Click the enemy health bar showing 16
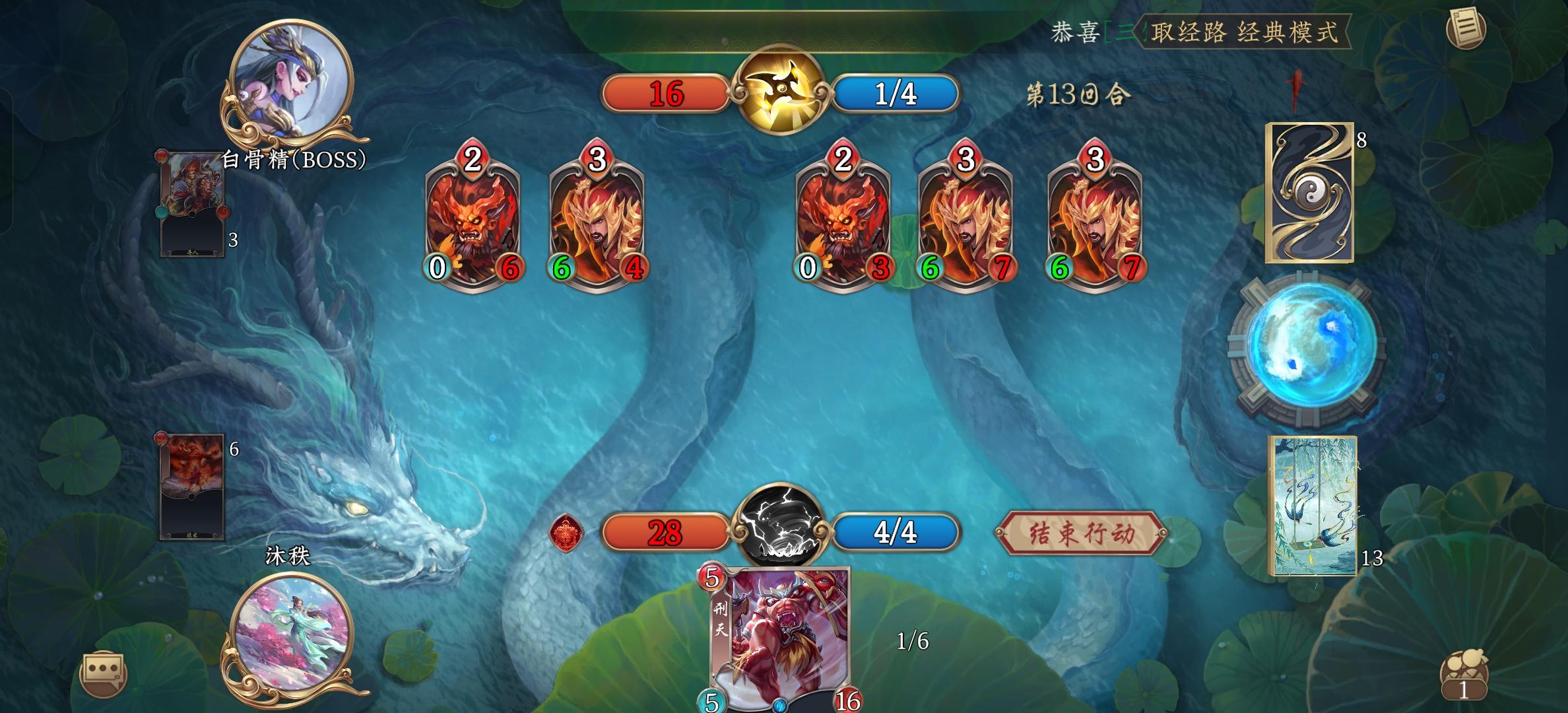 (667, 94)
